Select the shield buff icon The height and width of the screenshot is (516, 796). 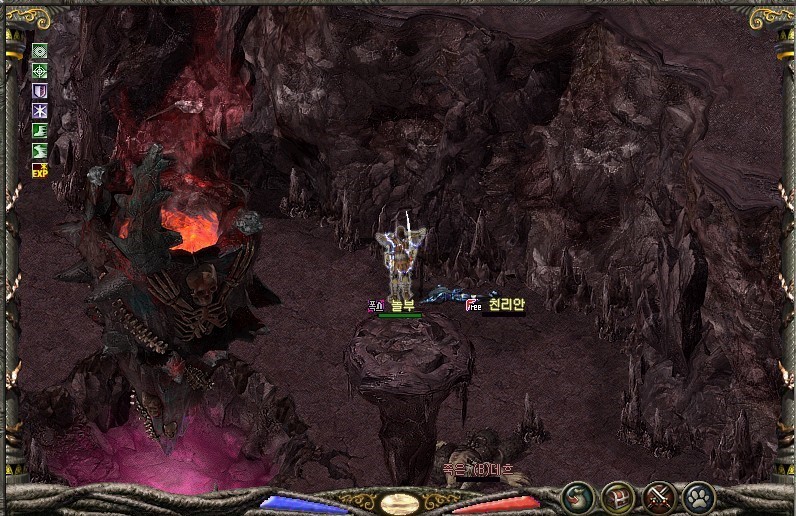click(40, 91)
